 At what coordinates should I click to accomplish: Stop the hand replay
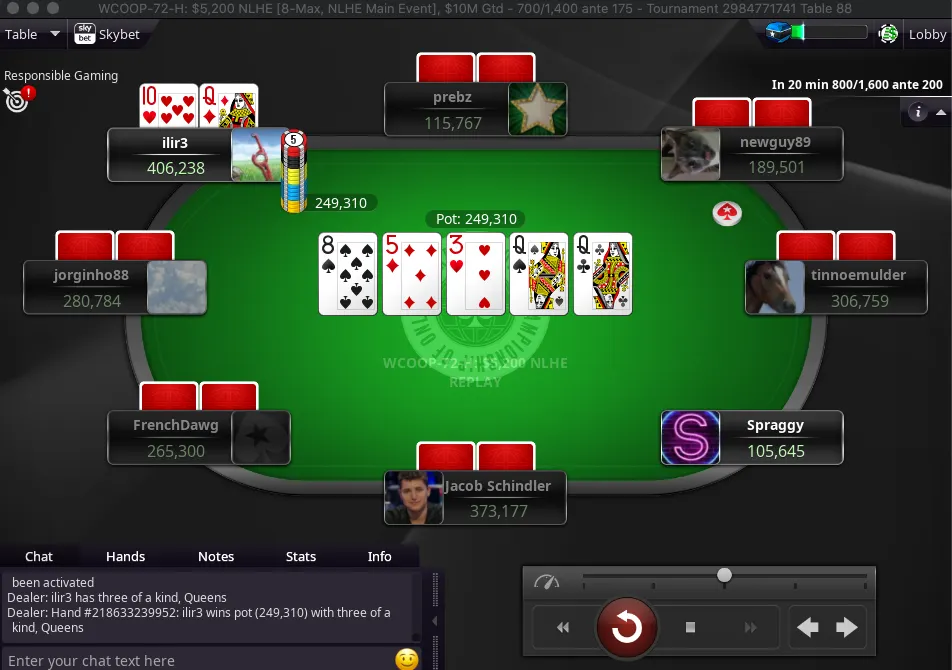690,627
